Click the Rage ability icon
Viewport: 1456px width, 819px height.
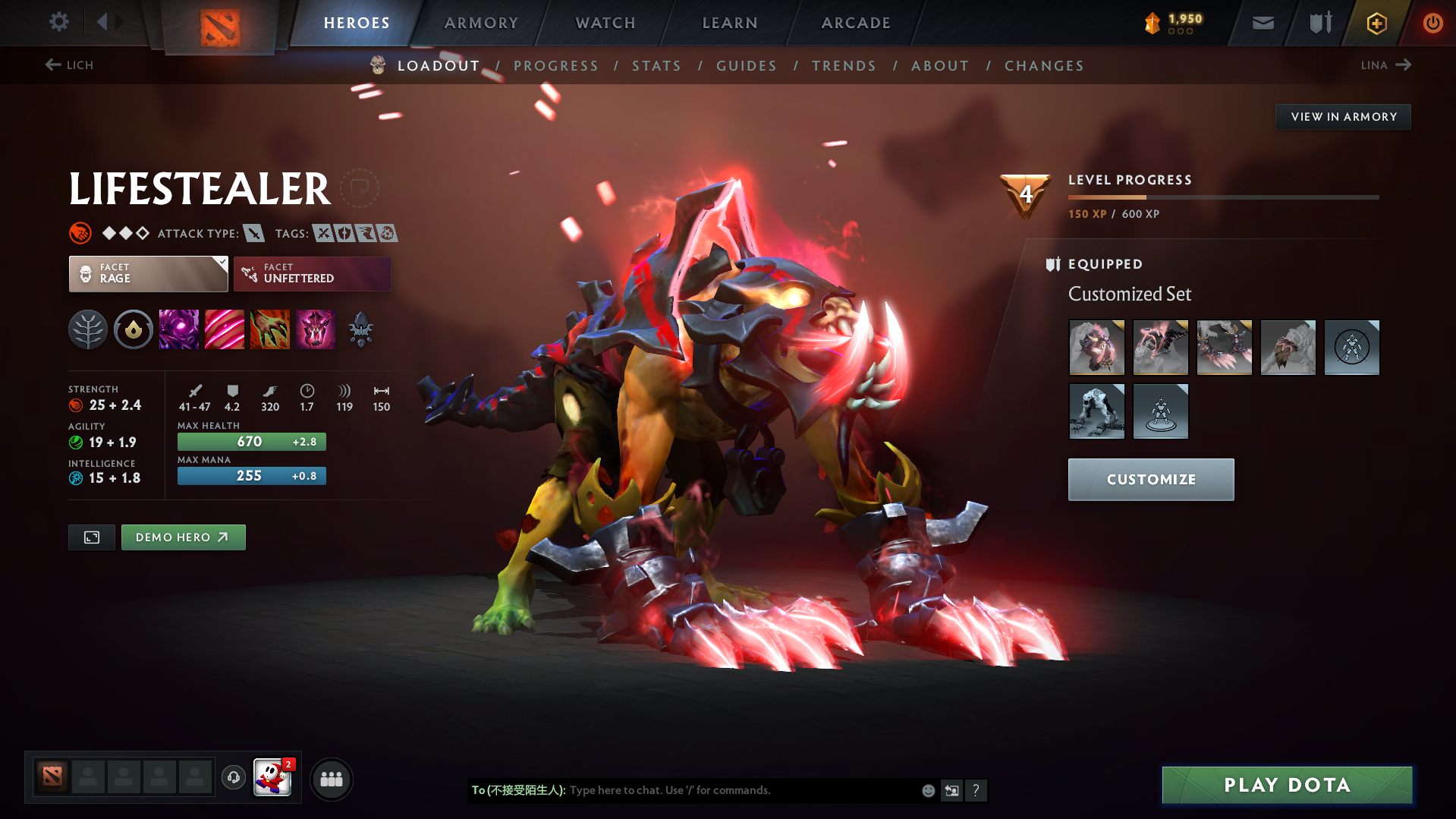pyautogui.click(x=179, y=329)
